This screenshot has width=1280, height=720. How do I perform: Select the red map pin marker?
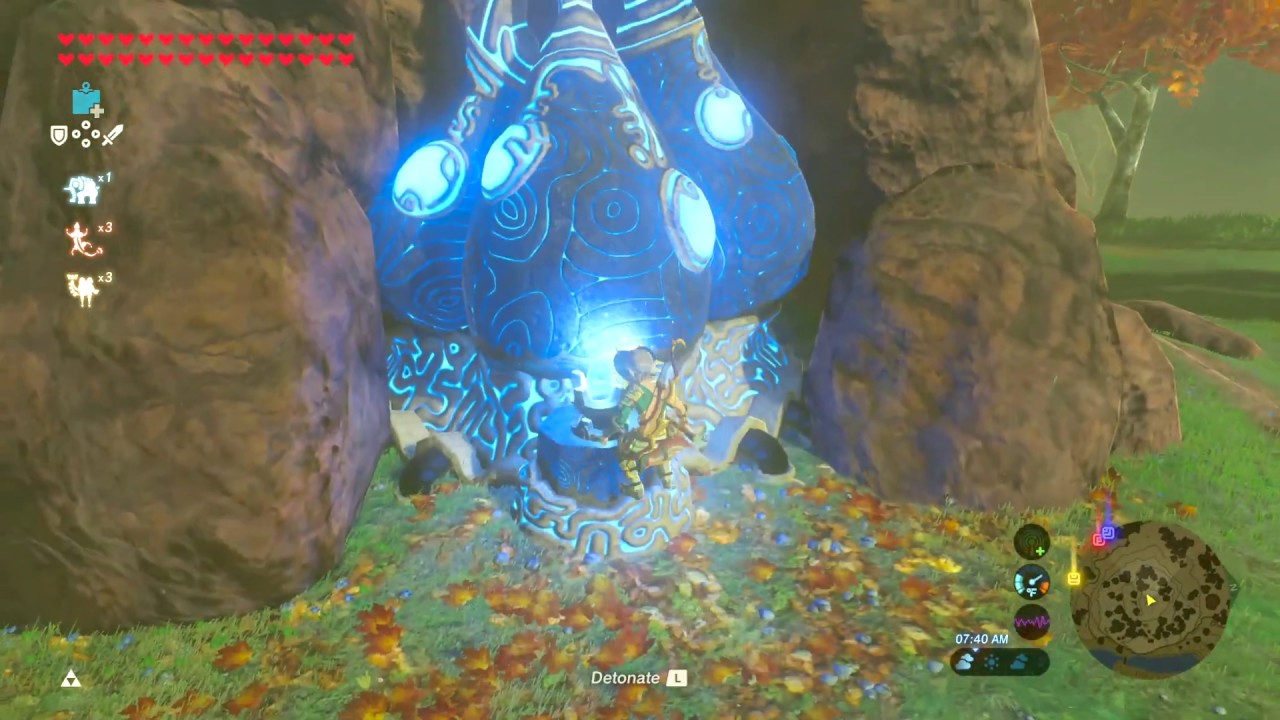coord(1099,539)
